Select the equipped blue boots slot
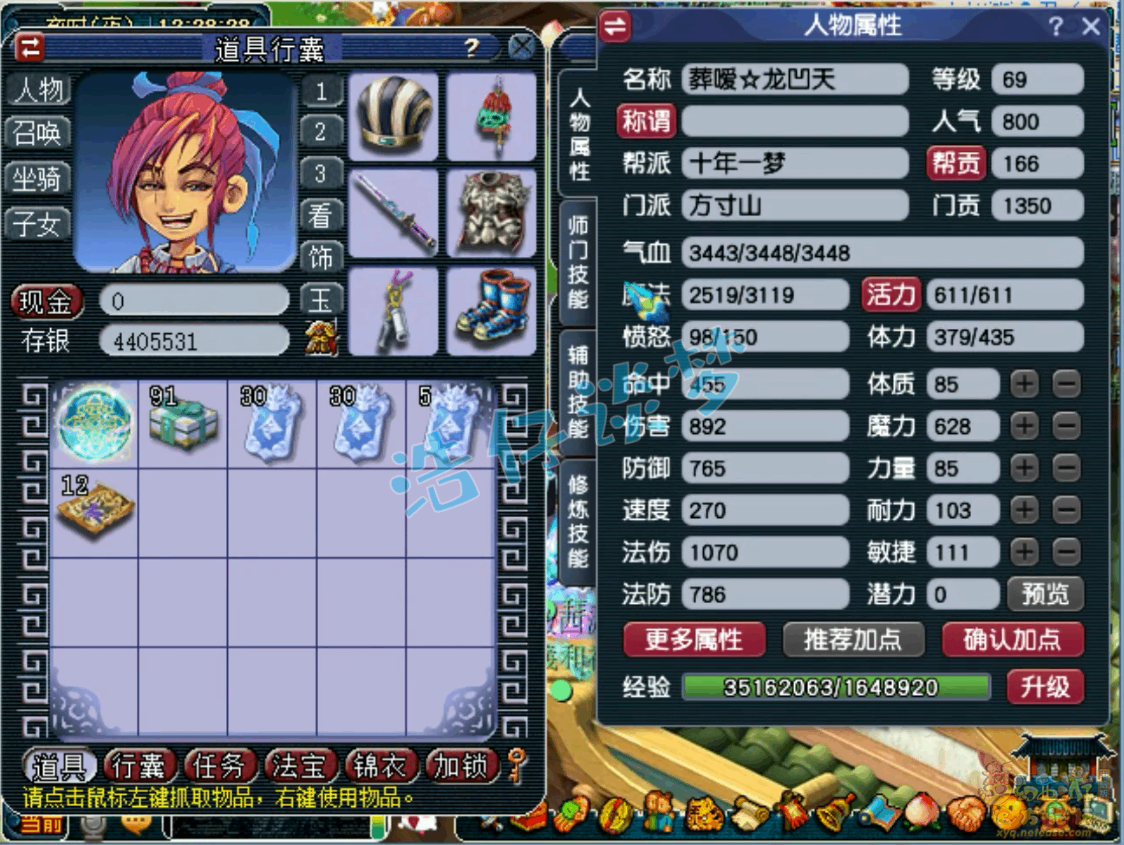Viewport: 1124px width, 845px height. (491, 310)
